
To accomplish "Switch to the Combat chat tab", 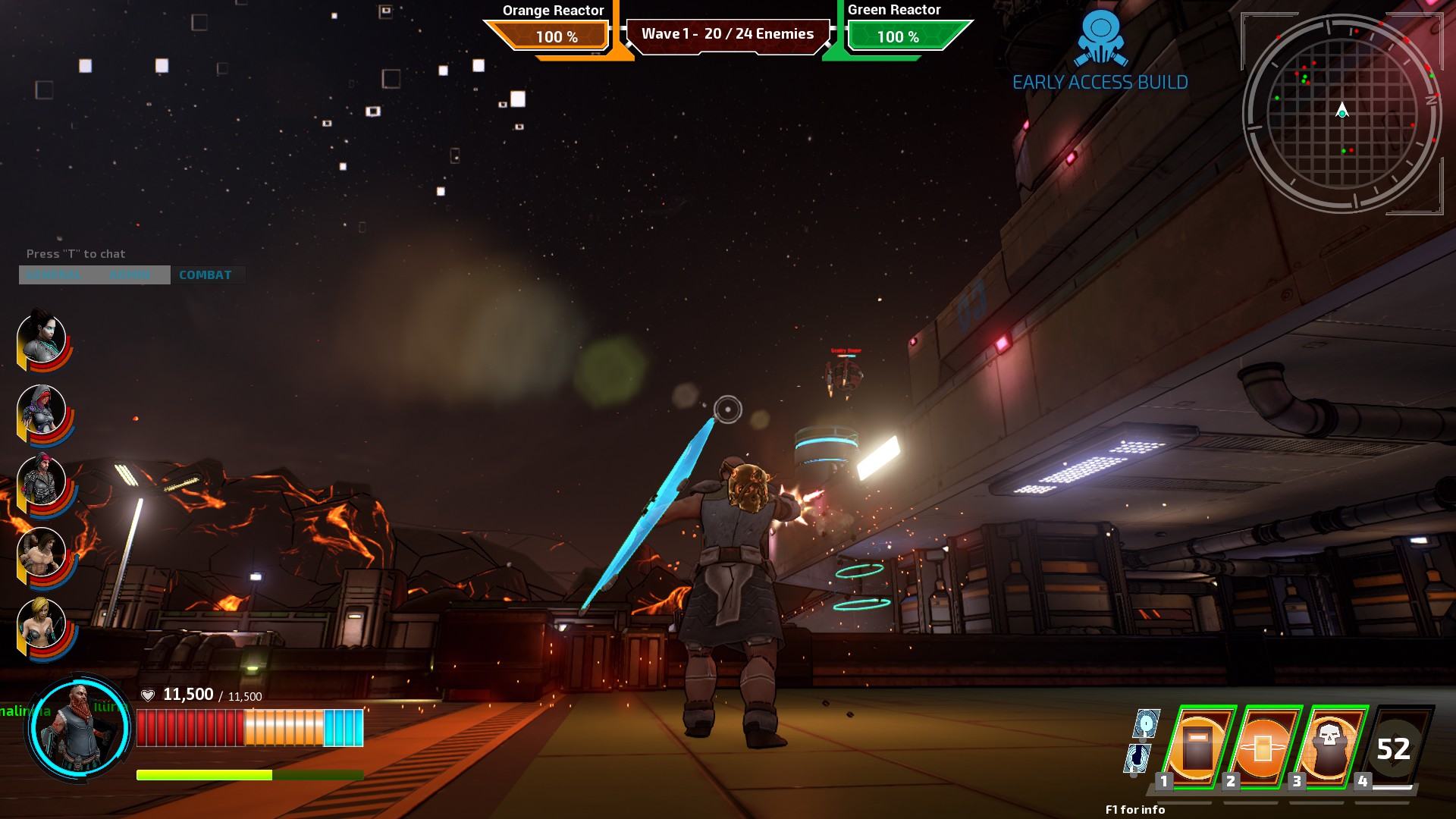I will pos(205,275).
